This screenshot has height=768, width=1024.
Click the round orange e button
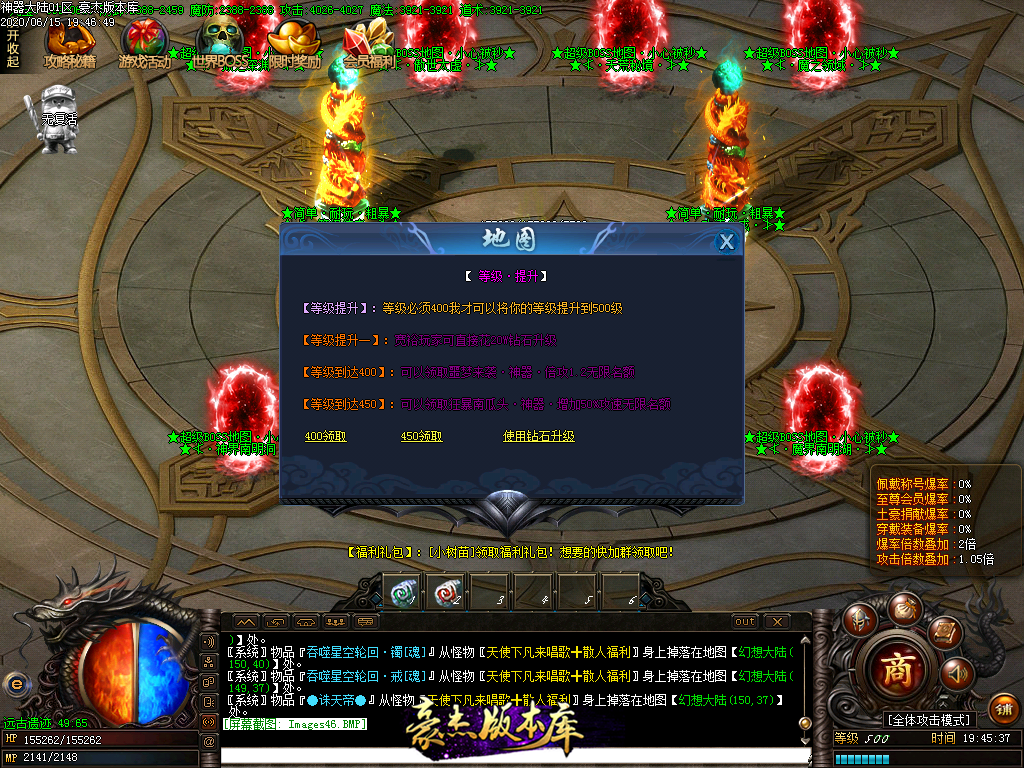click(x=16, y=683)
